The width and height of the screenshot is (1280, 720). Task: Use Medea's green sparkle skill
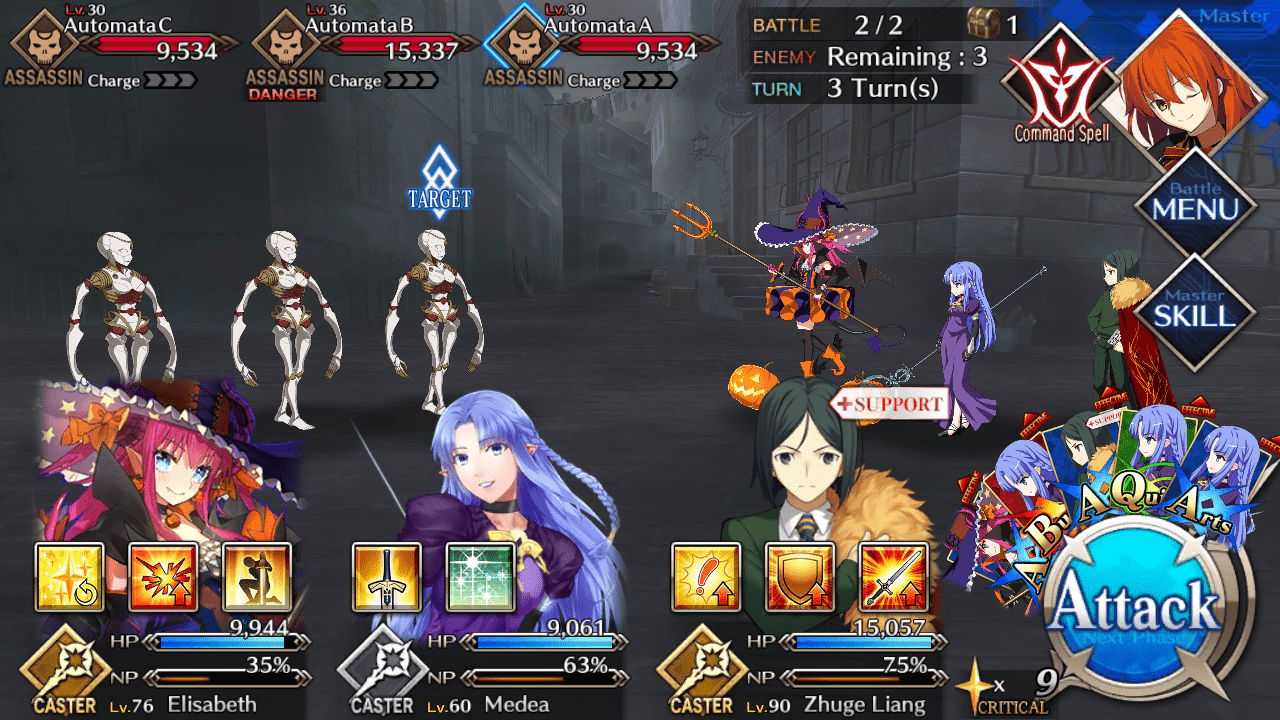tap(480, 577)
